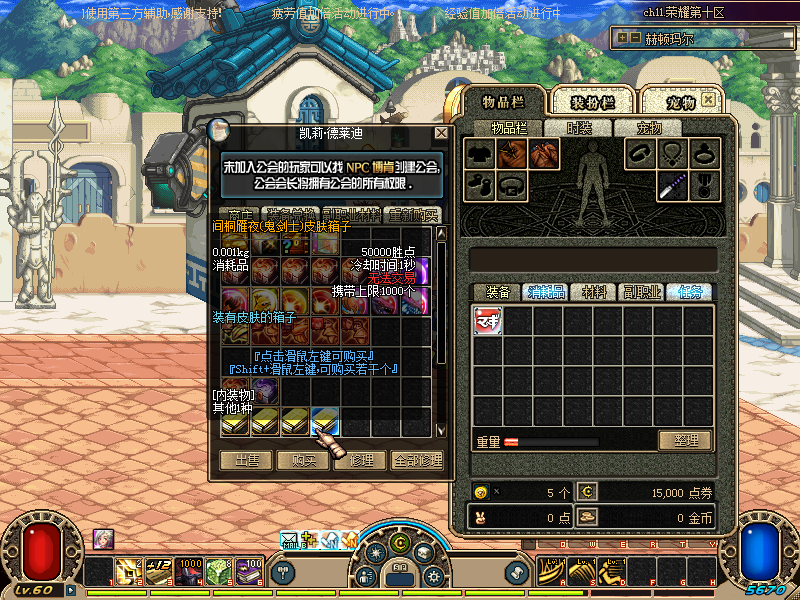Click the 全部修理 (repair all) button
The image size is (800, 600).
[x=416, y=460]
